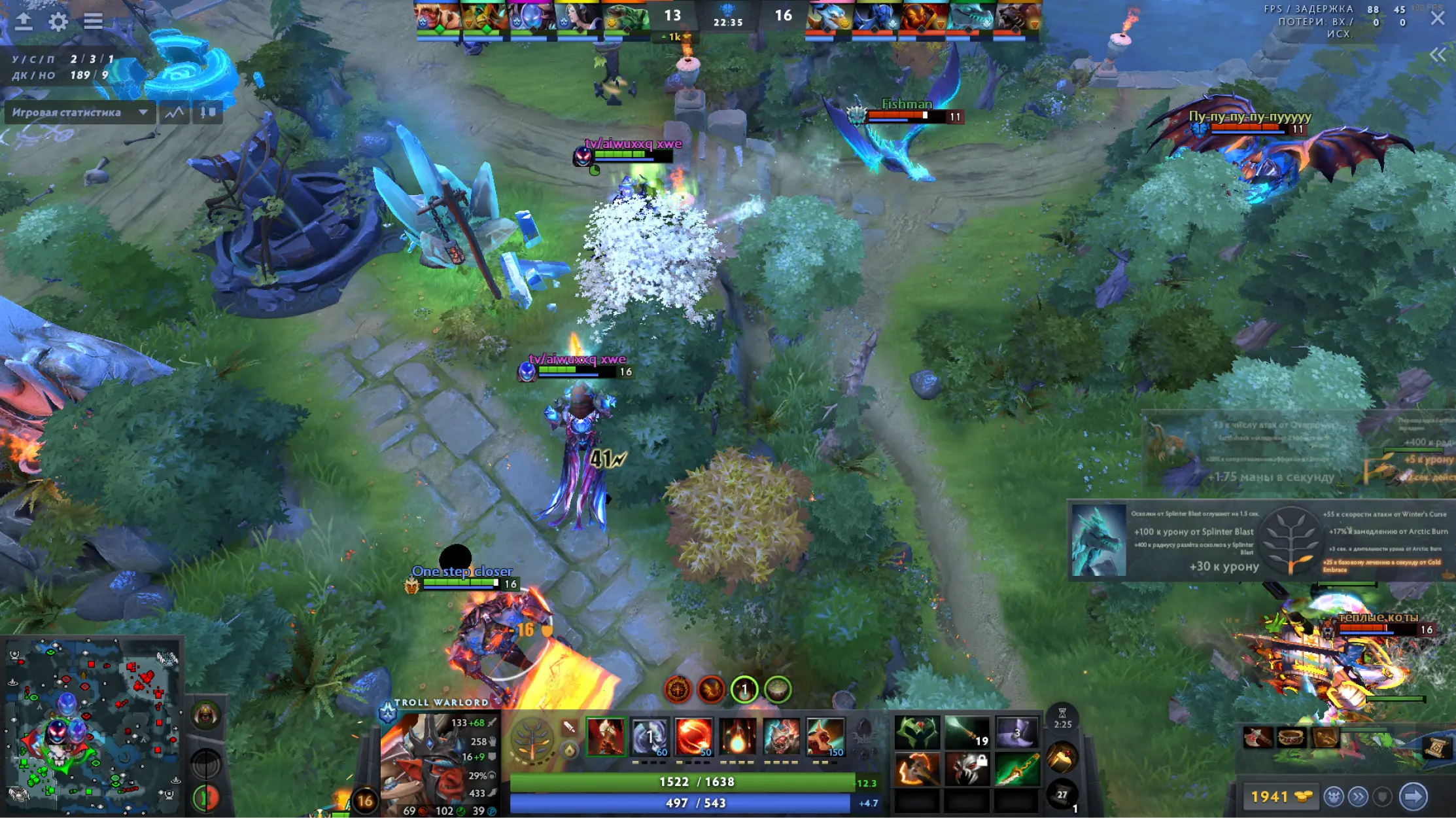Open the hamburger main menu
Viewport: 1456px width, 818px height.
coord(93,22)
